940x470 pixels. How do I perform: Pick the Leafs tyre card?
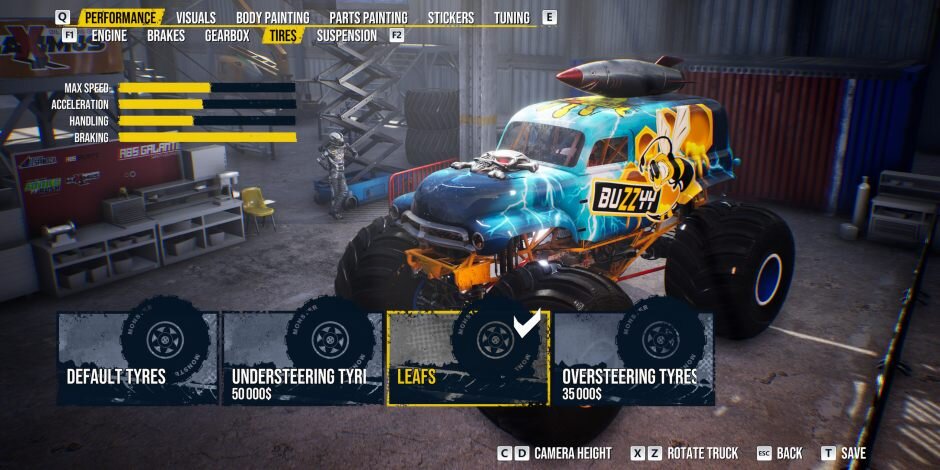coord(467,358)
